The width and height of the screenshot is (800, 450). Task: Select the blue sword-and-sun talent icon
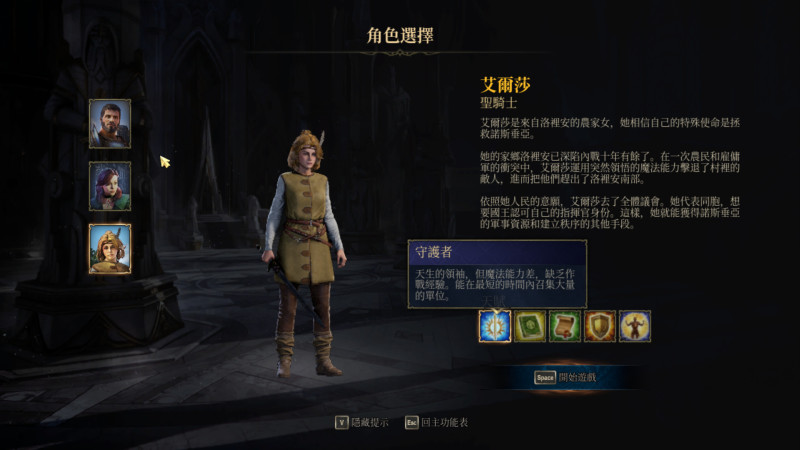[495, 326]
